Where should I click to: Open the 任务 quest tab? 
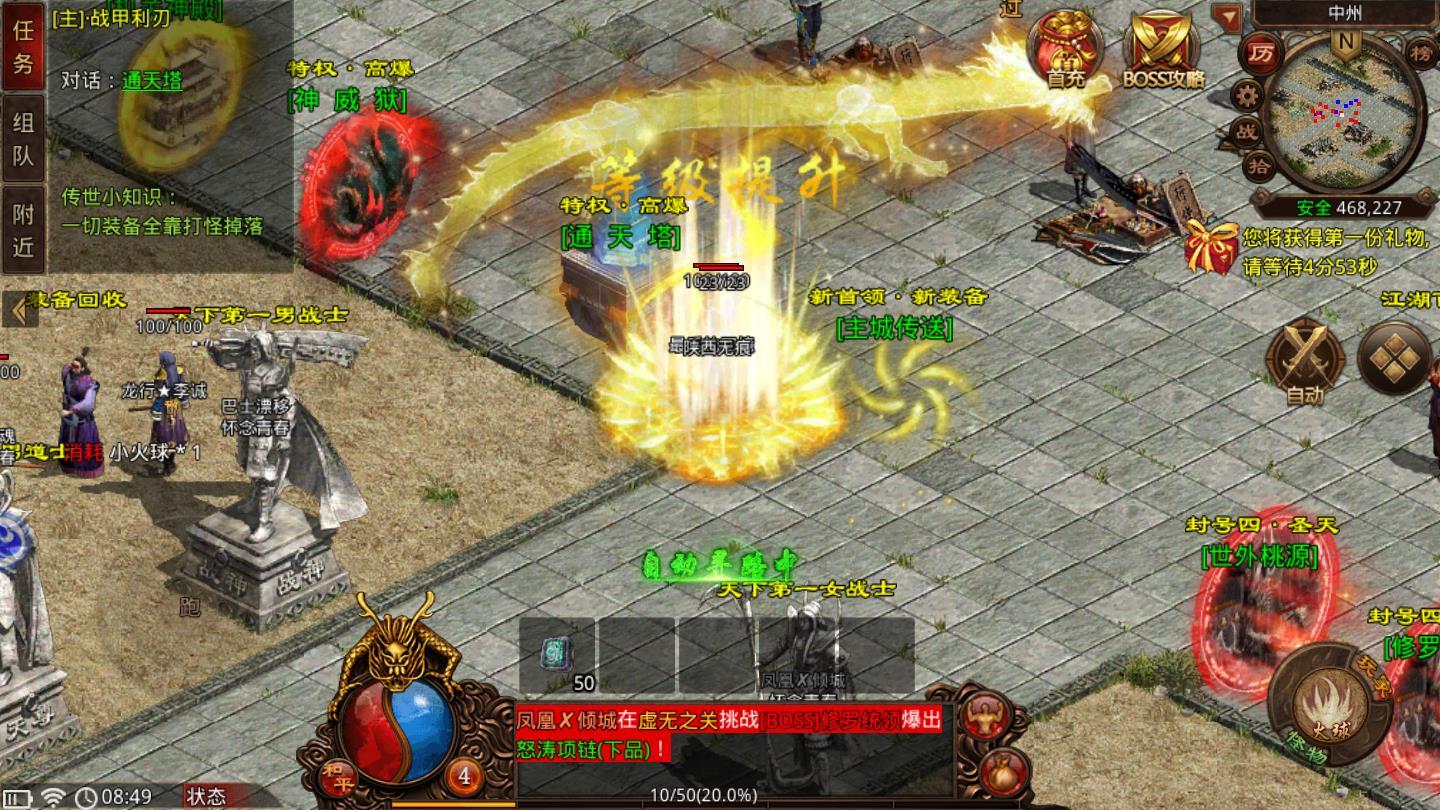point(23,47)
